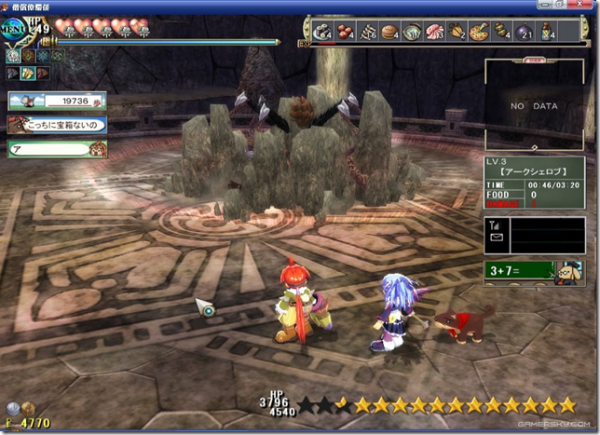Select the sushi roll item slot
Viewport: 600px width, 435px height.
[x=325, y=31]
